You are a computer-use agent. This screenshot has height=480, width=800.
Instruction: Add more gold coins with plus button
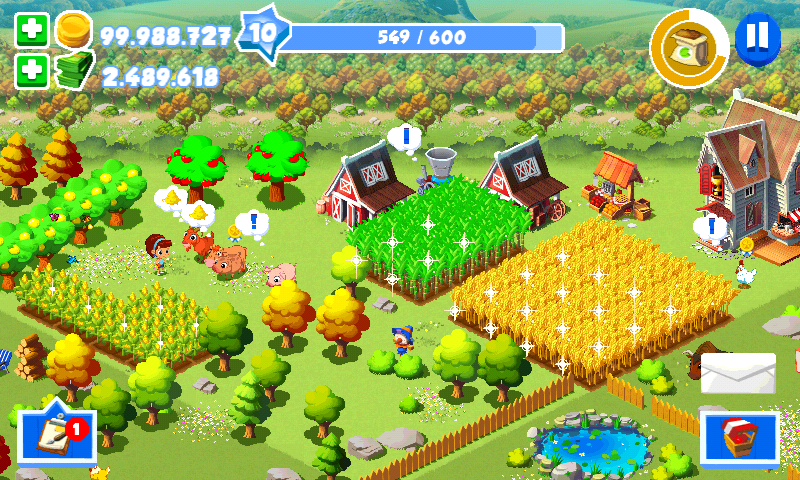pyautogui.click(x=32, y=30)
